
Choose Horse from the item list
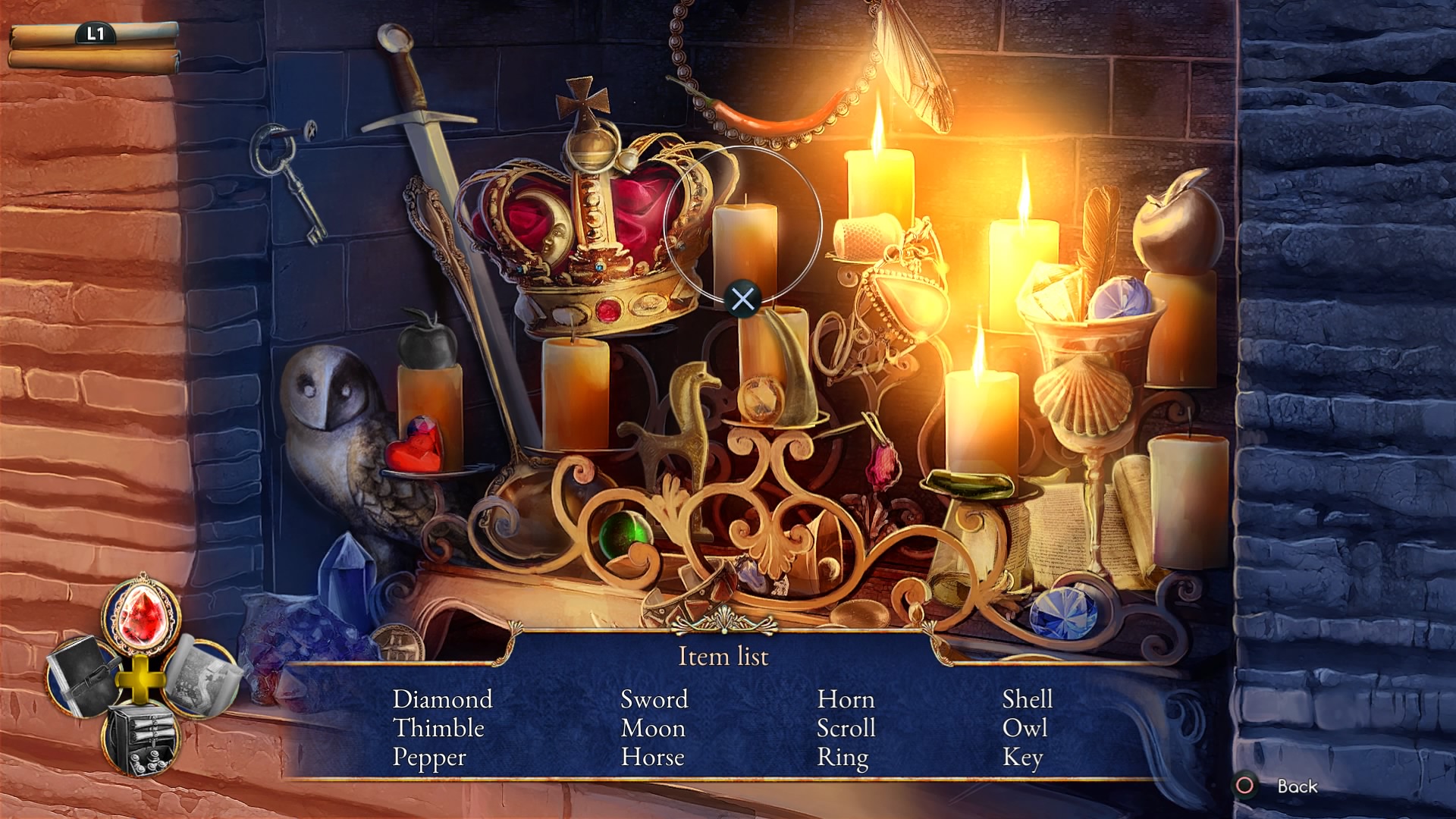point(652,758)
